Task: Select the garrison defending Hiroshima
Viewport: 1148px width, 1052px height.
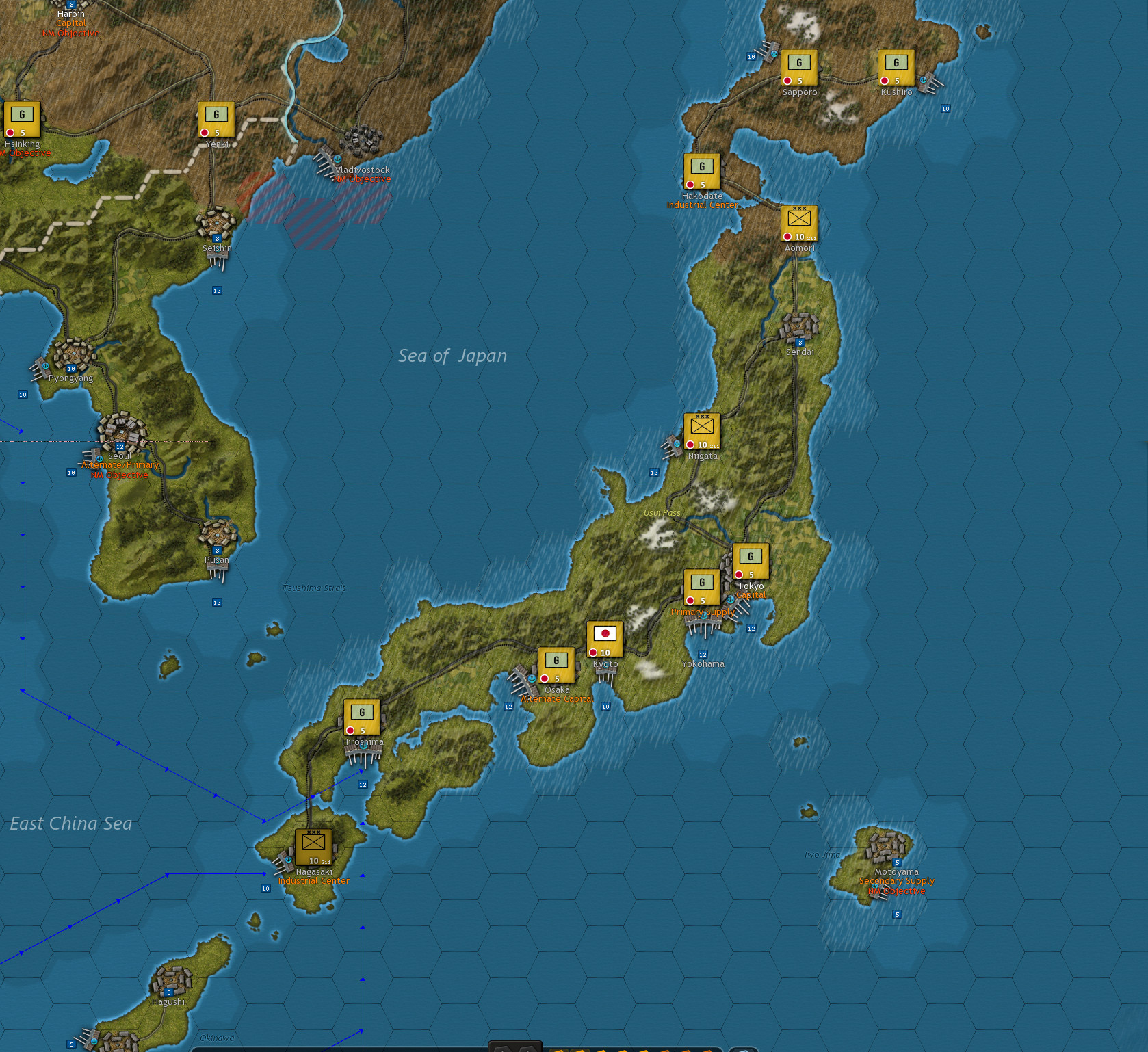Action: (361, 716)
